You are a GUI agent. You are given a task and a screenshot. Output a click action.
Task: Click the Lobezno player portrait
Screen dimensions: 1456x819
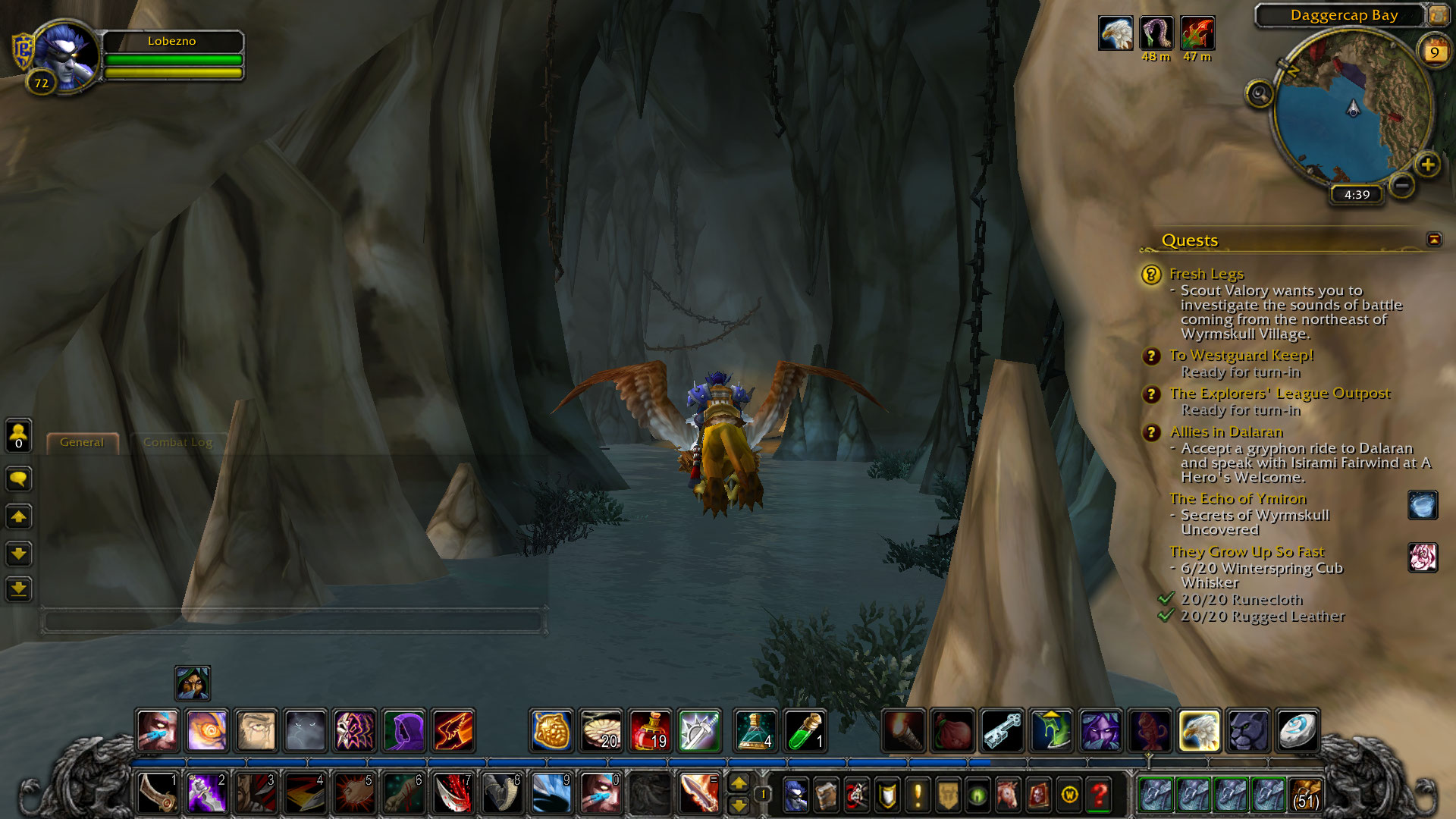click(x=64, y=57)
